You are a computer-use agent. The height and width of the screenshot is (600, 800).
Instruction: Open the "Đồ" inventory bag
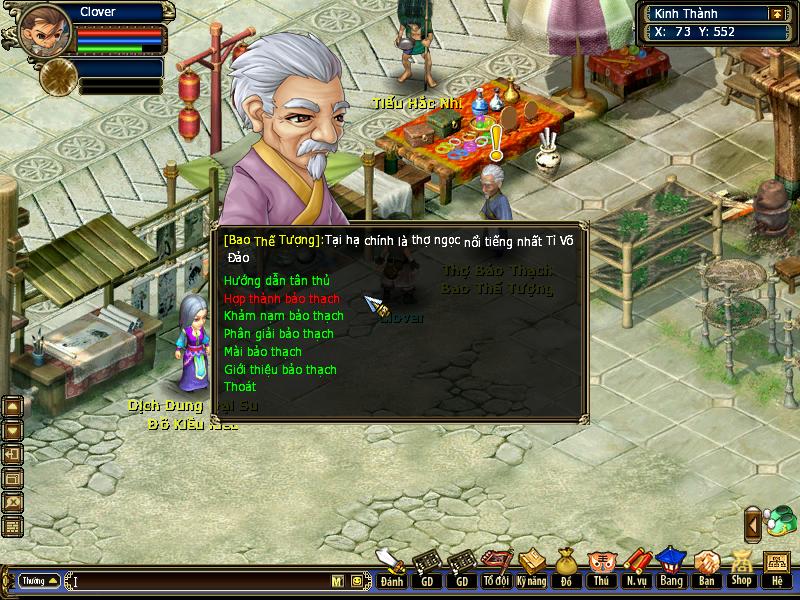coord(566,568)
